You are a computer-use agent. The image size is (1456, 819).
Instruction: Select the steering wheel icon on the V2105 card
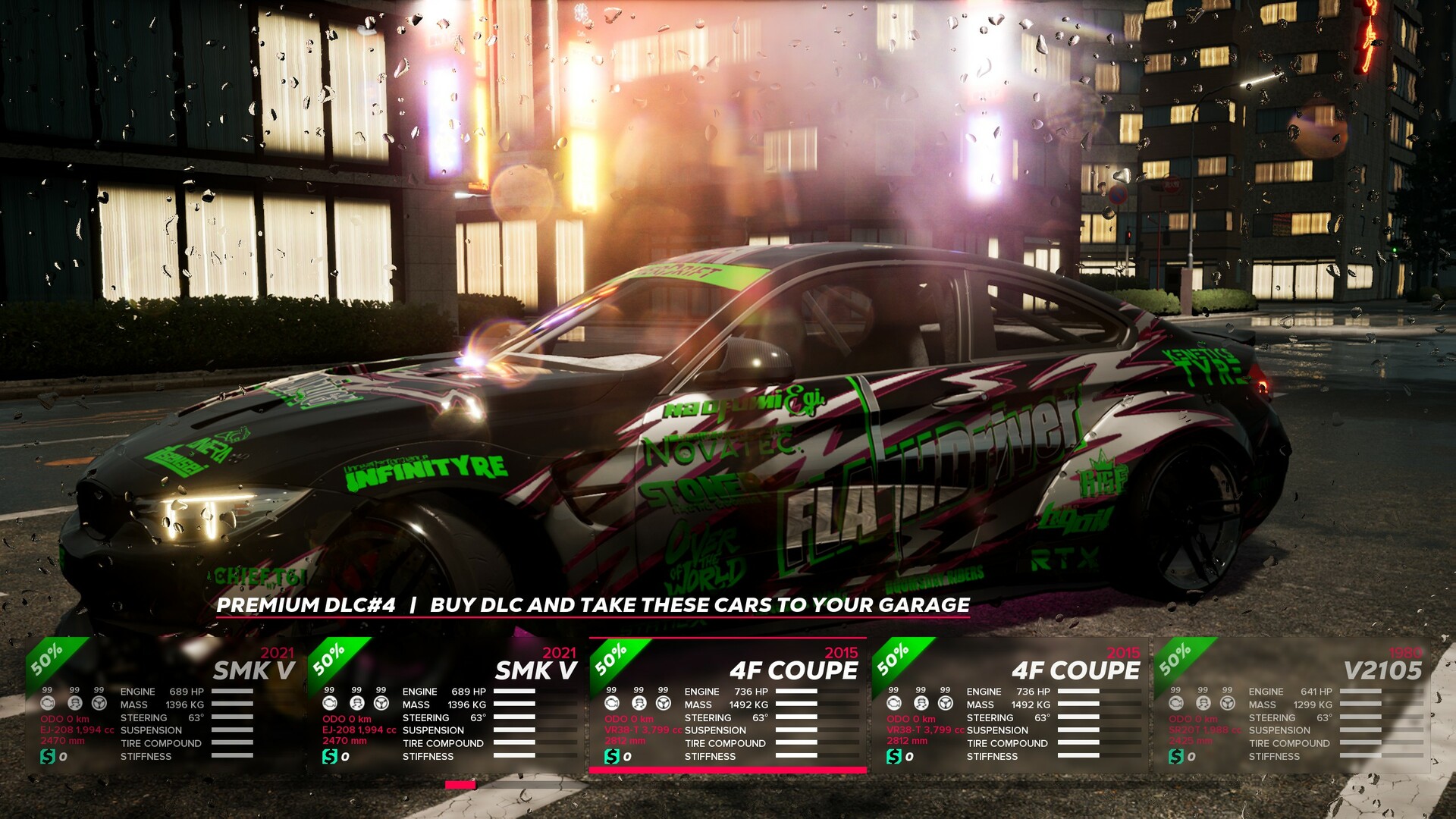click(1228, 704)
